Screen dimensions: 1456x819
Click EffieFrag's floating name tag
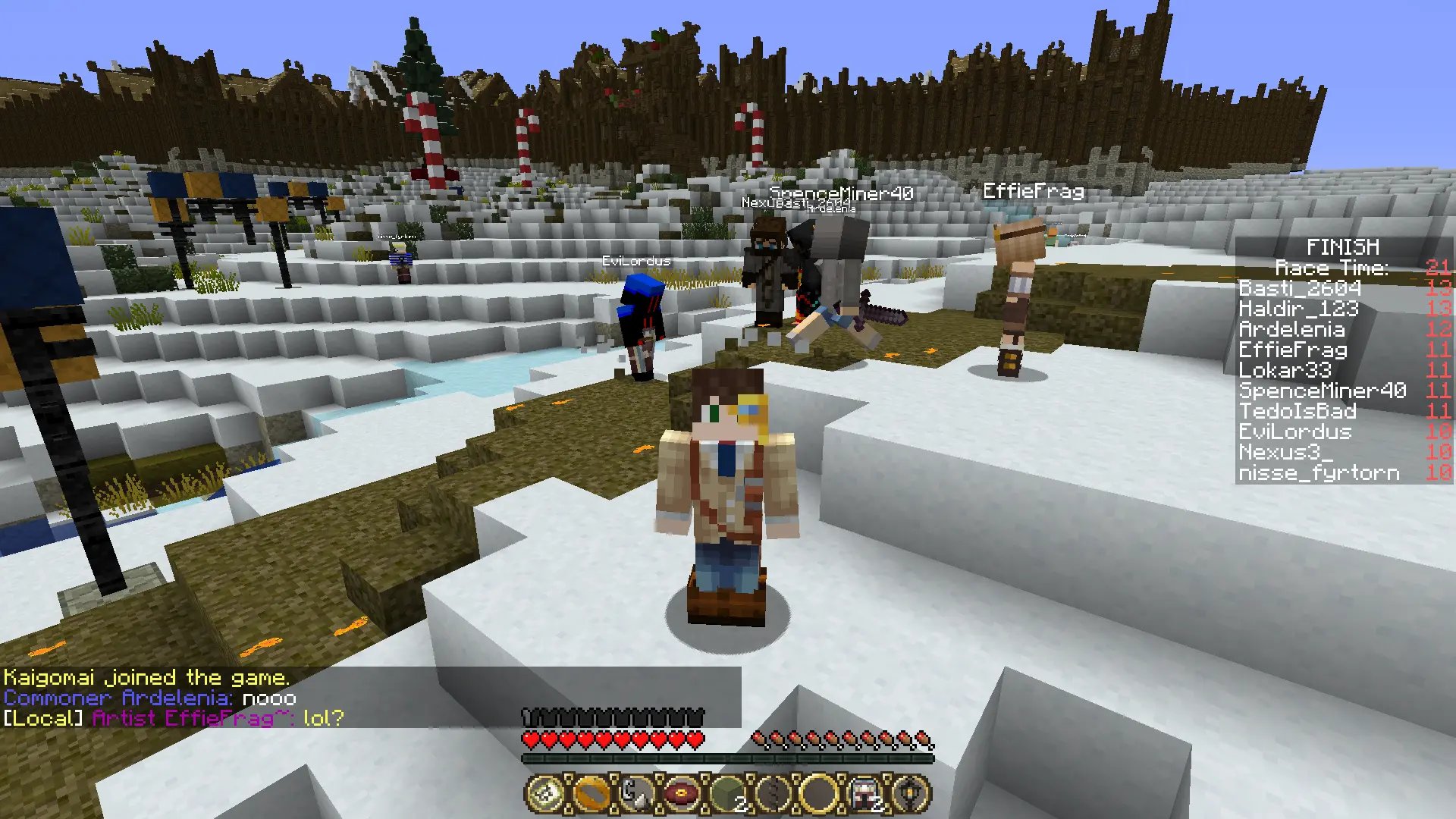tap(1032, 191)
